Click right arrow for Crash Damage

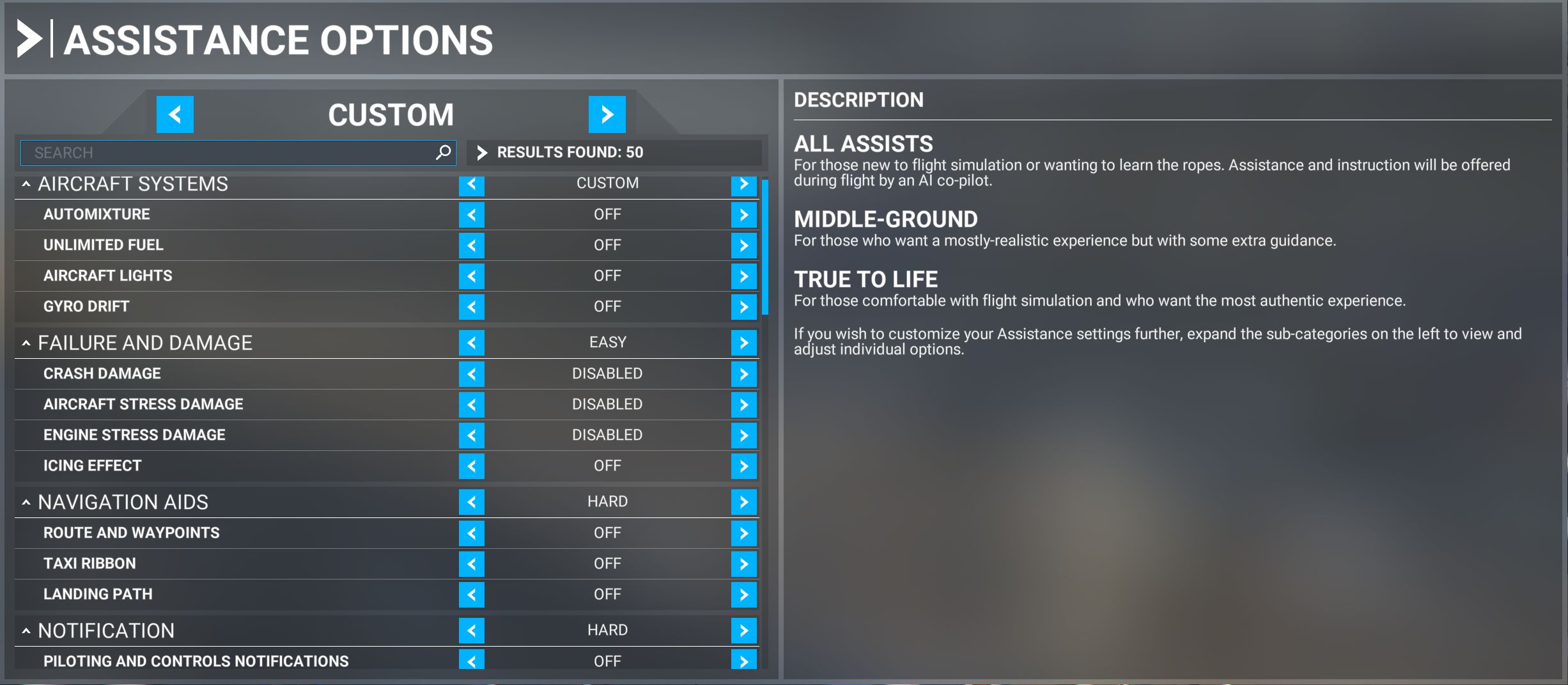pyautogui.click(x=743, y=374)
